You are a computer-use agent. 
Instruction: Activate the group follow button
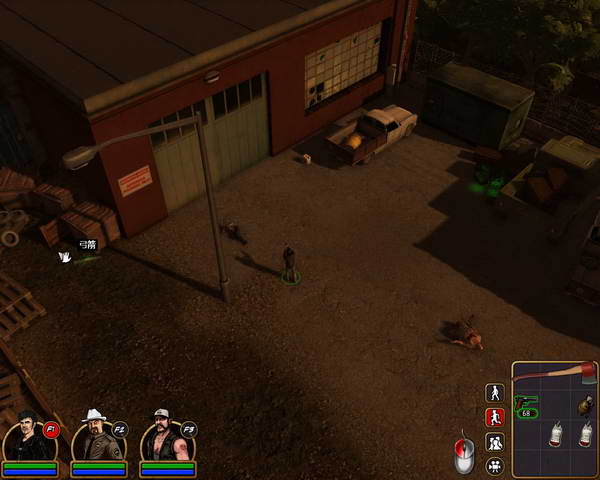[494, 441]
